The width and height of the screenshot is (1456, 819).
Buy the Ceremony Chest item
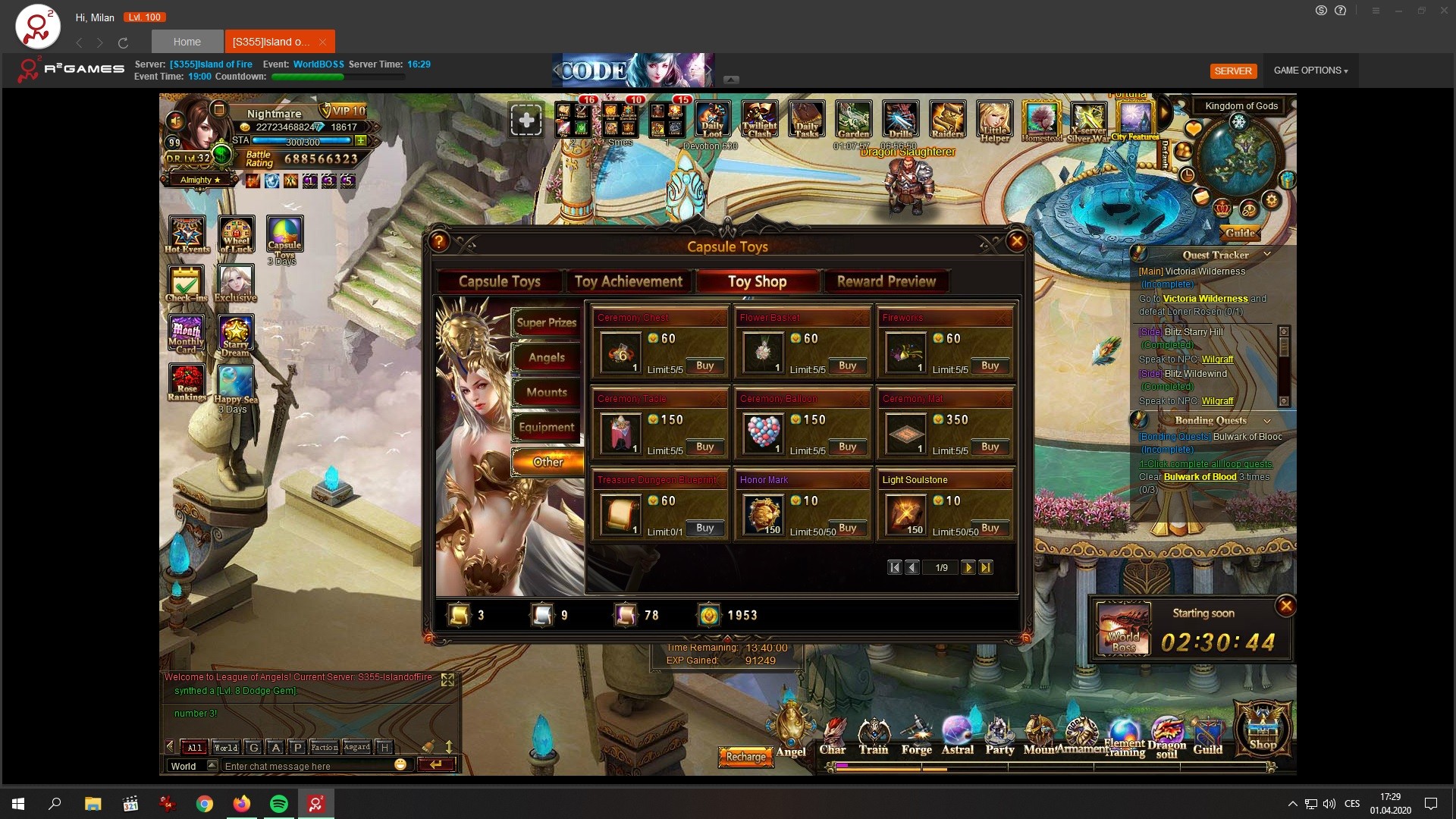(704, 366)
